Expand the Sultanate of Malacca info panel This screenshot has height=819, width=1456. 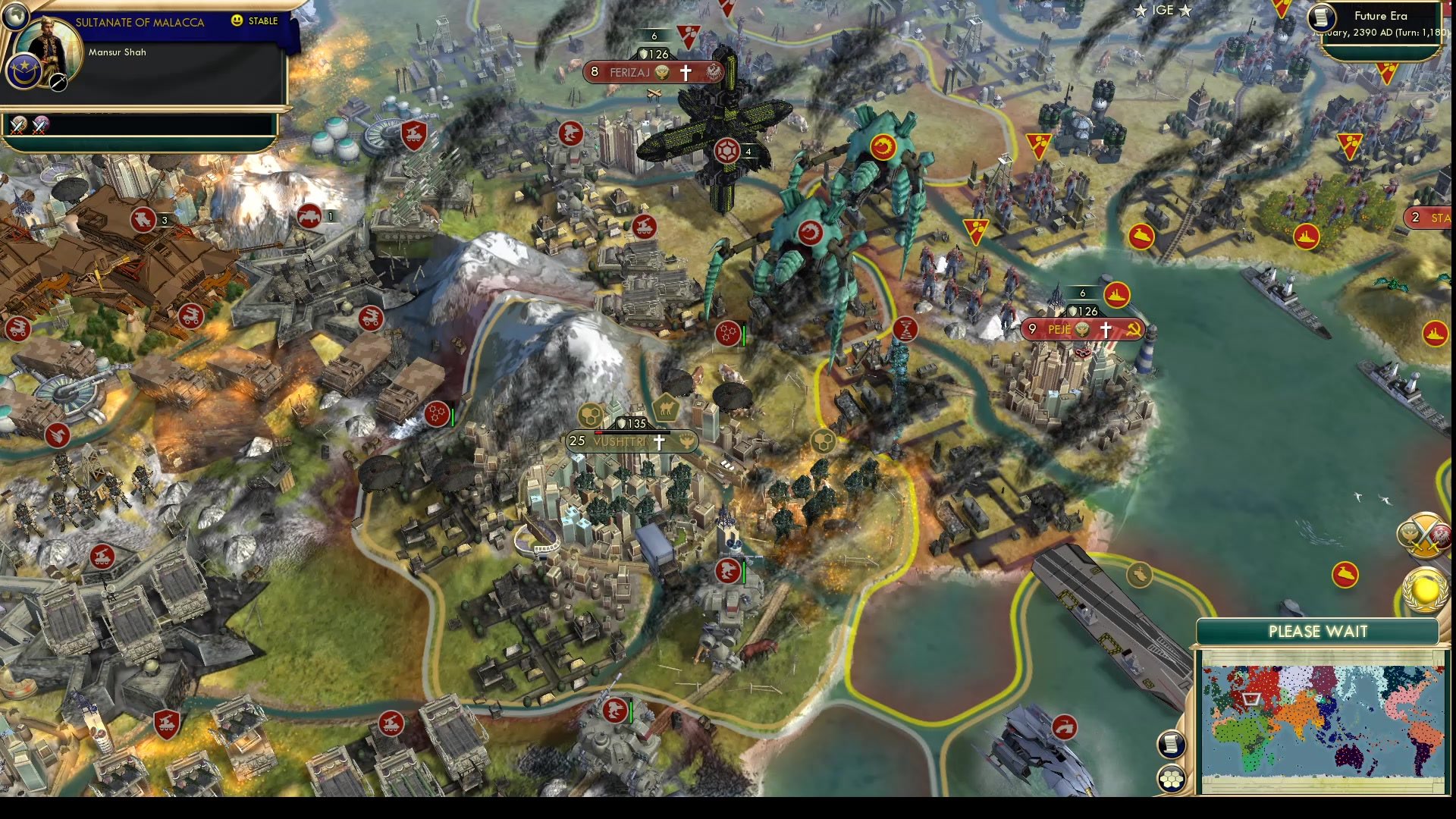click(x=140, y=22)
